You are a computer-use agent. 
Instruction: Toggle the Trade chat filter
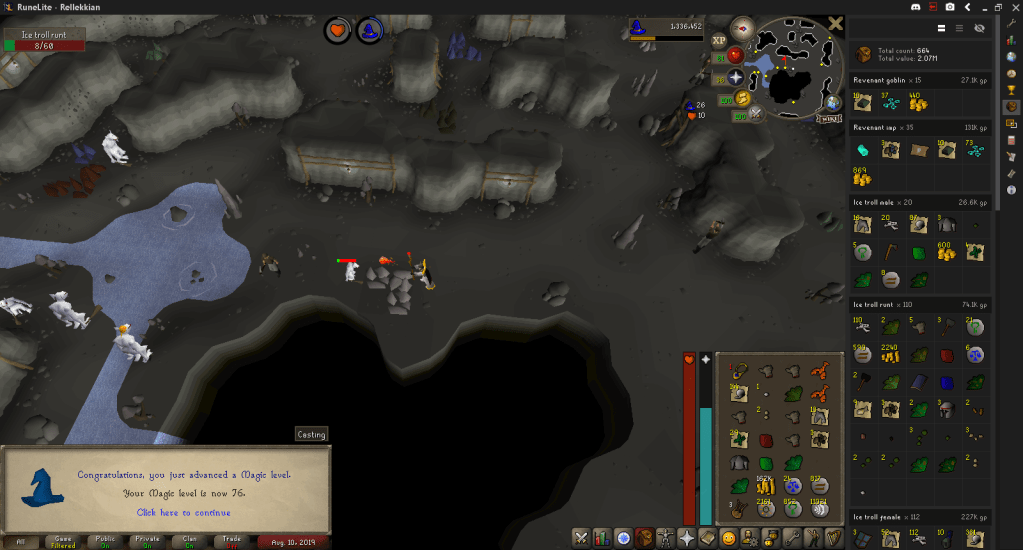coord(231,541)
